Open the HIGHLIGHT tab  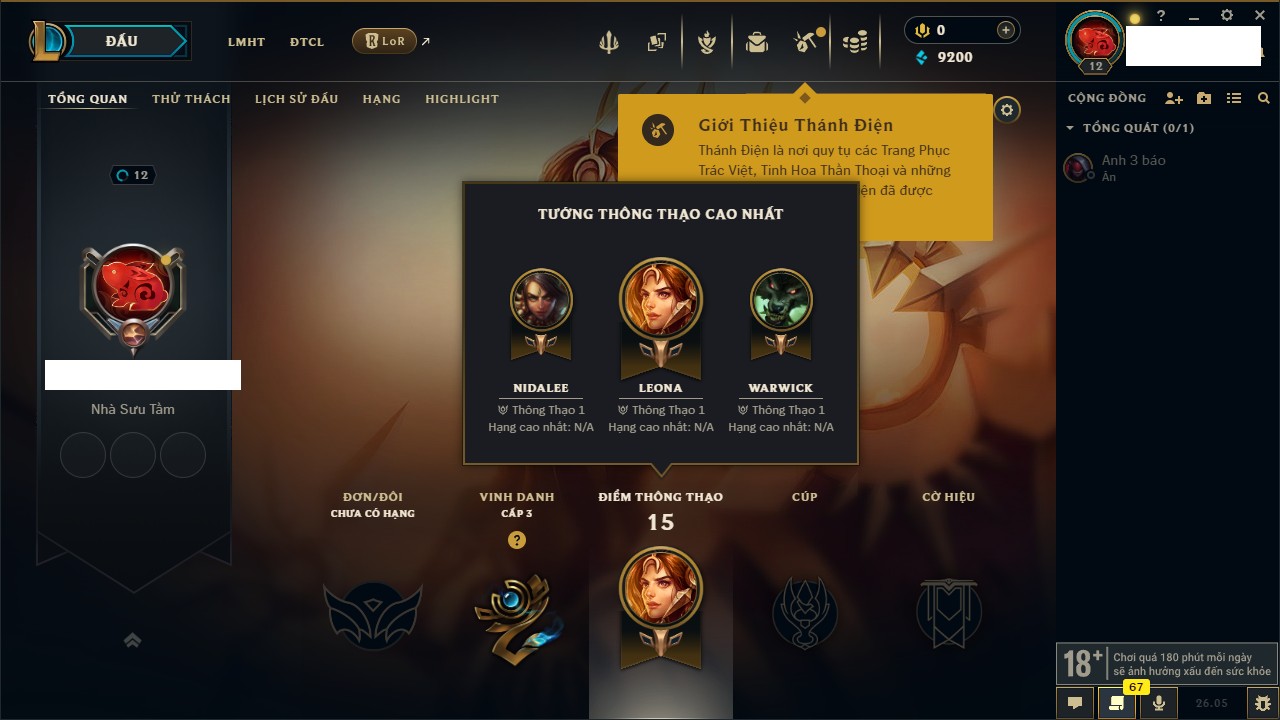click(461, 99)
